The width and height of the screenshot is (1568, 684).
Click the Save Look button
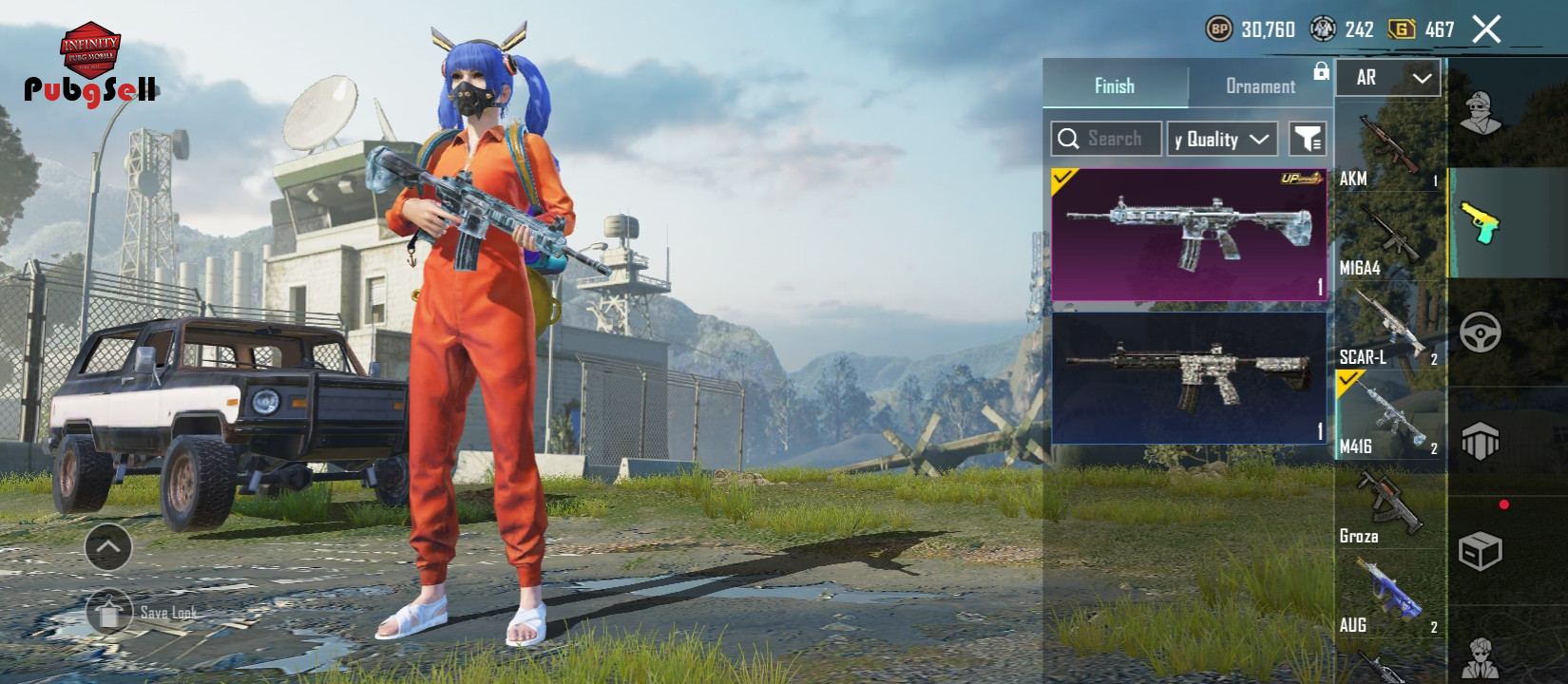click(143, 613)
